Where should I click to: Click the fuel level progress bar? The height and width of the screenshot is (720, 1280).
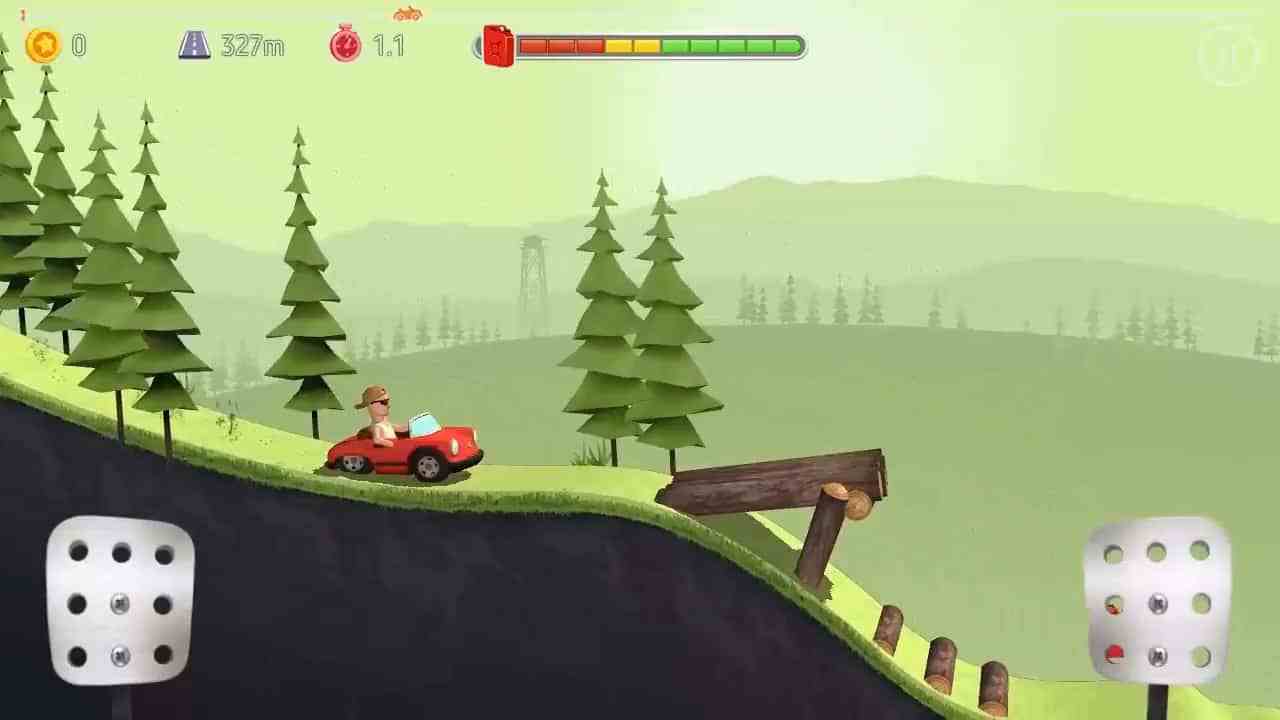660,44
